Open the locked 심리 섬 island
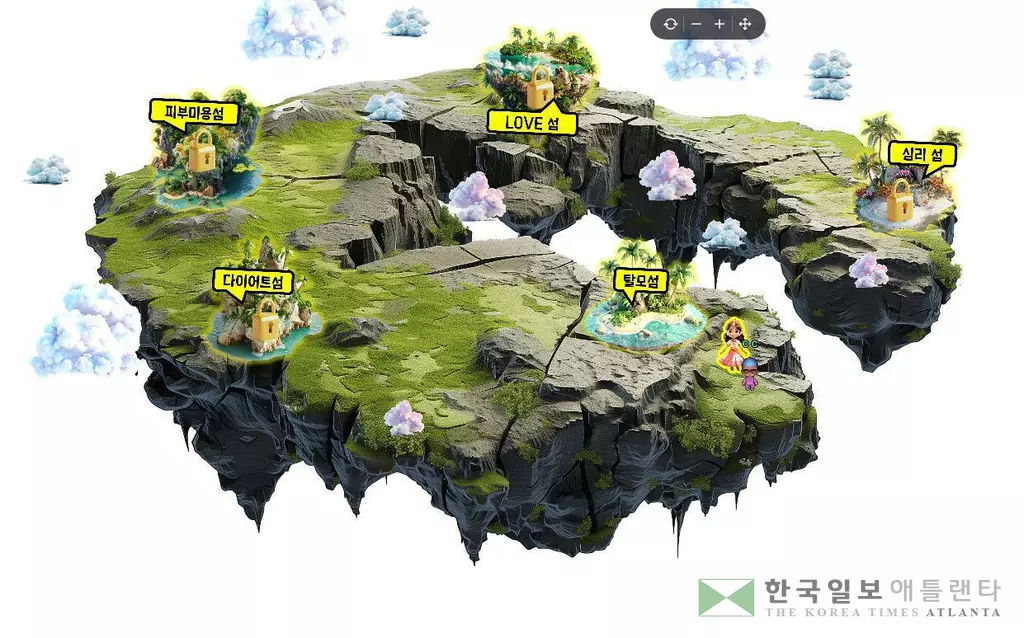 [x=902, y=194]
